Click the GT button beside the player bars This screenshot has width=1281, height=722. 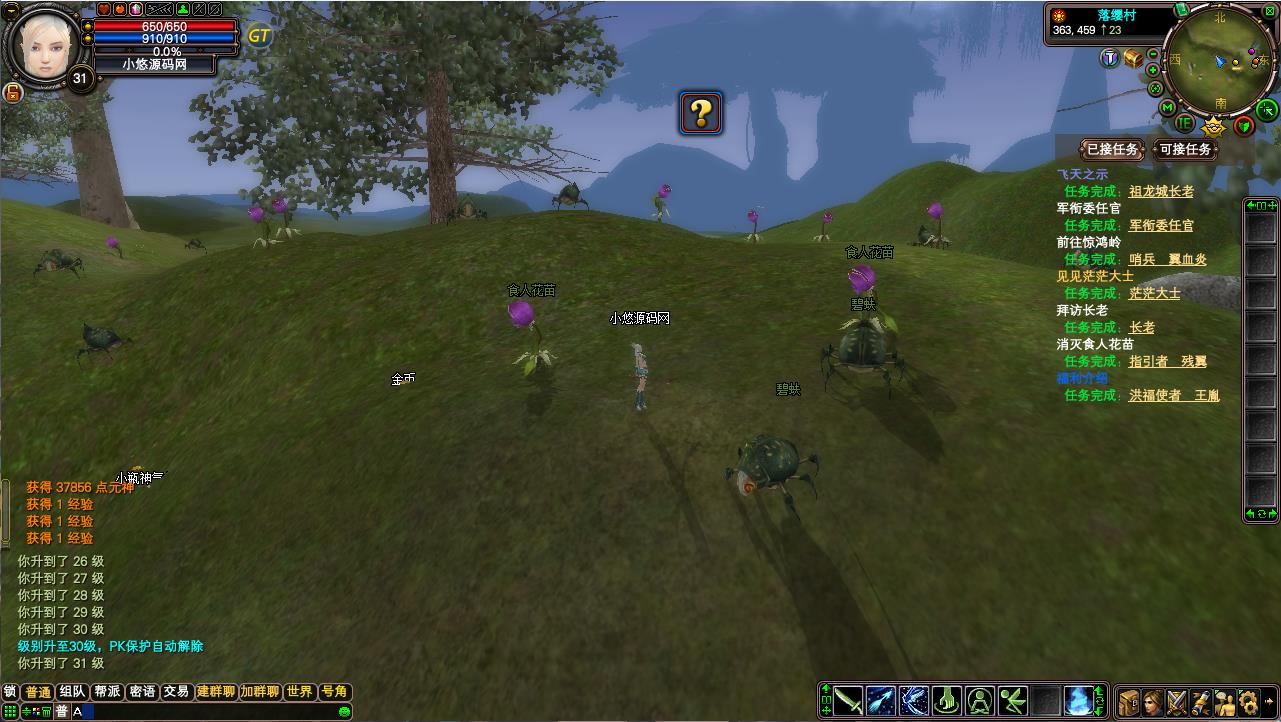tap(259, 36)
